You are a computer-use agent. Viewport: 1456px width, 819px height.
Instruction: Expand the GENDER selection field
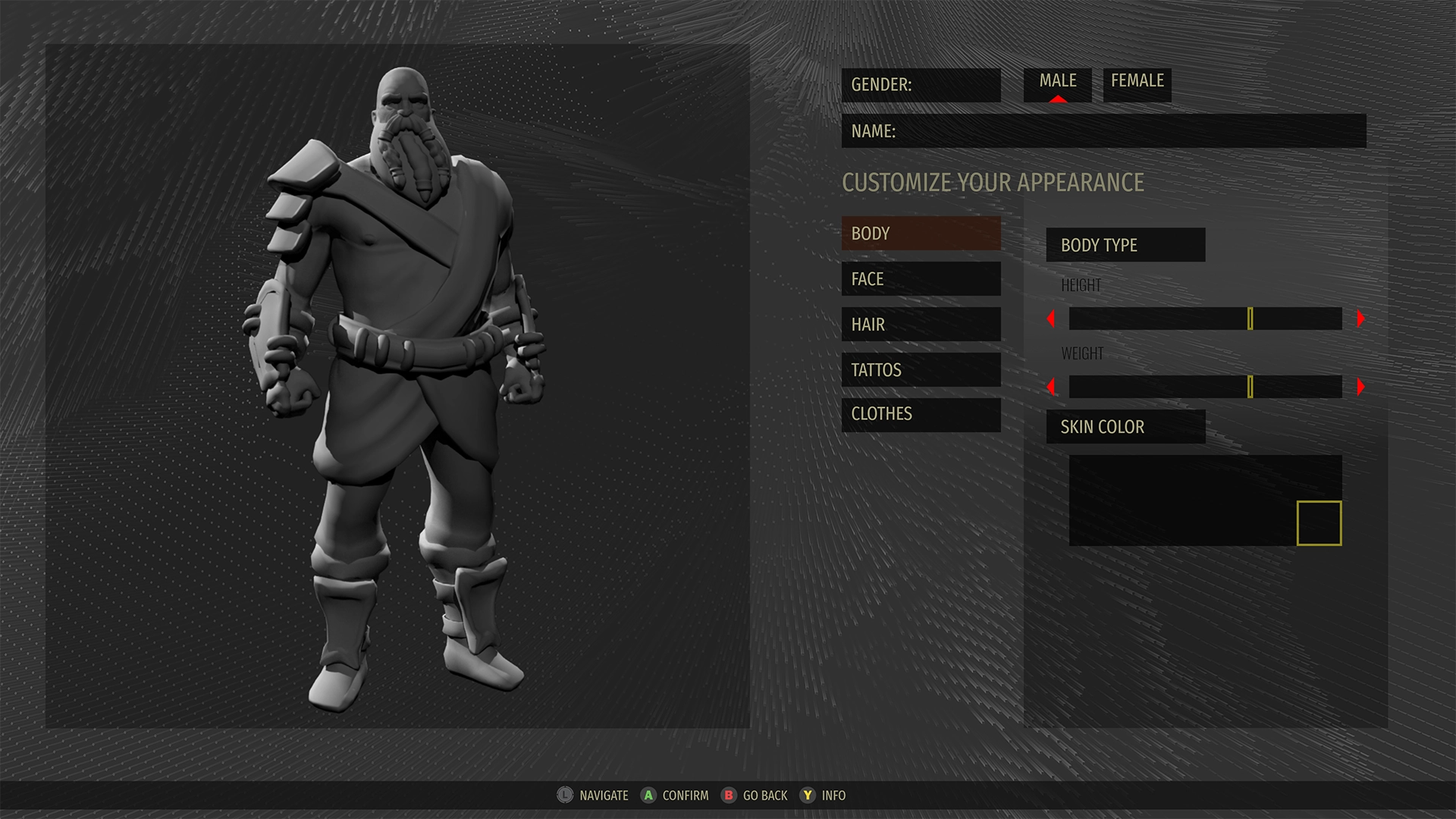[x=921, y=85]
